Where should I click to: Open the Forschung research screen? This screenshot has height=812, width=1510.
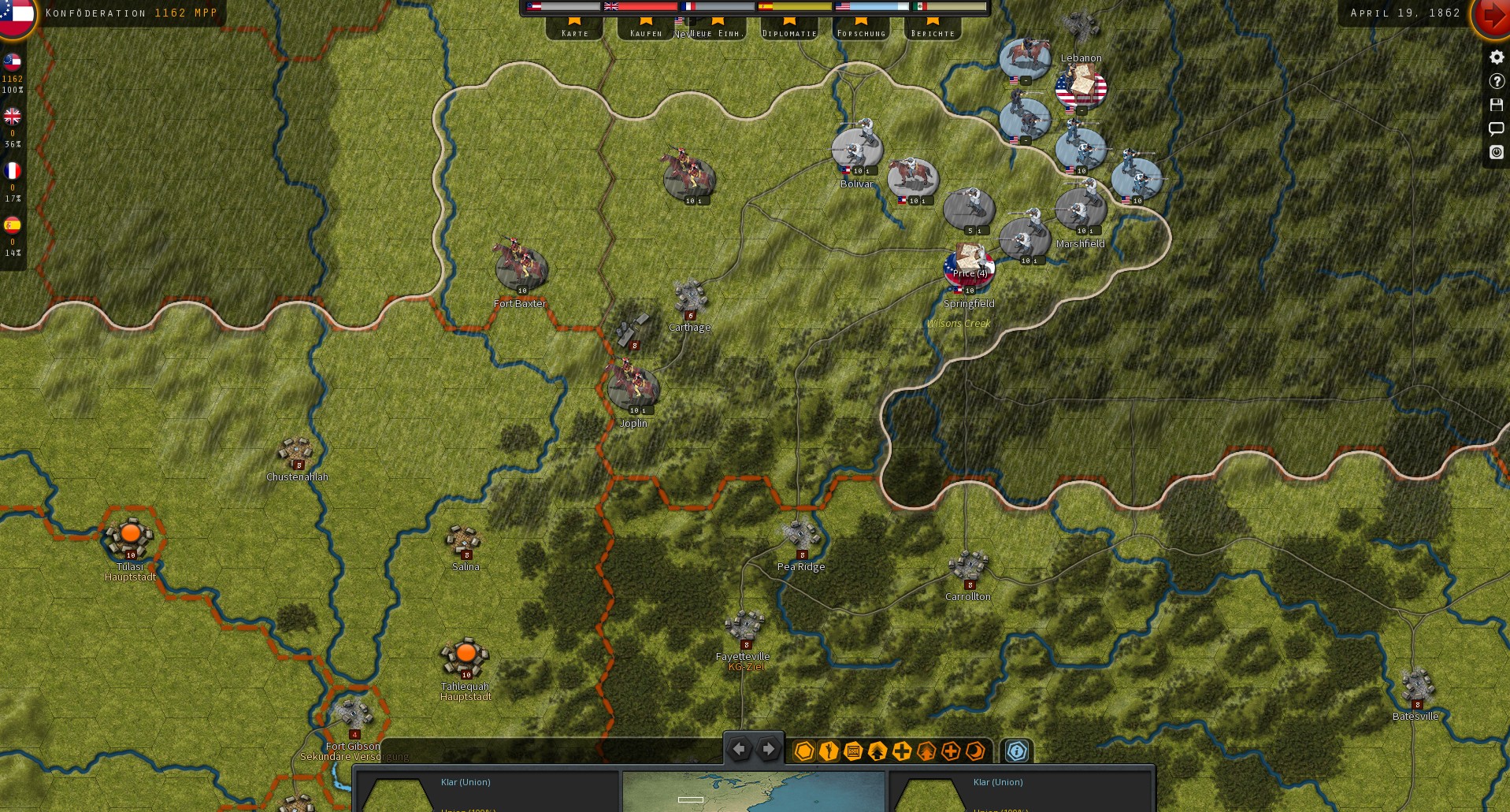tap(861, 32)
